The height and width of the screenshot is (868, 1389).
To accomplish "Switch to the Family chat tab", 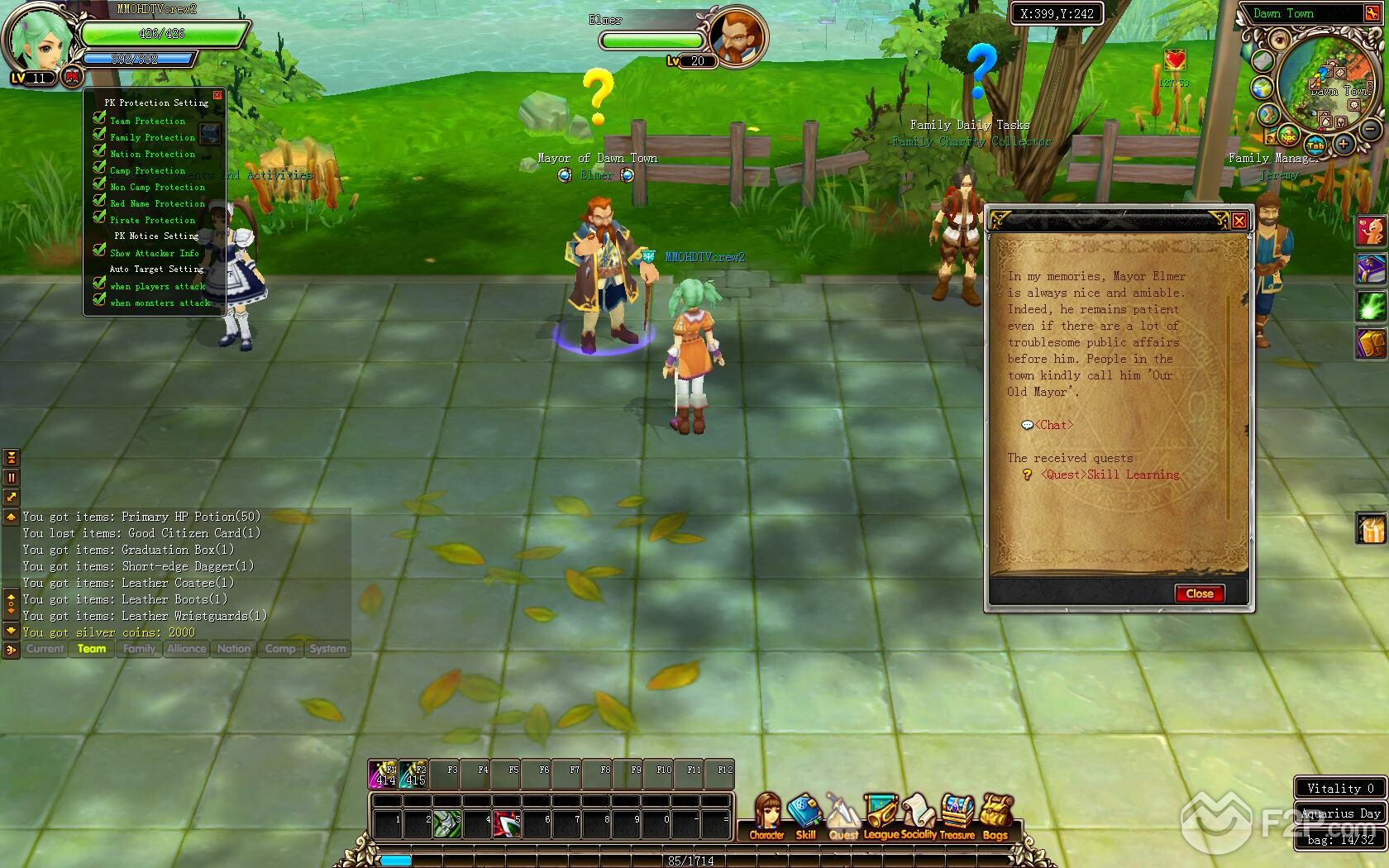I will pos(139,649).
